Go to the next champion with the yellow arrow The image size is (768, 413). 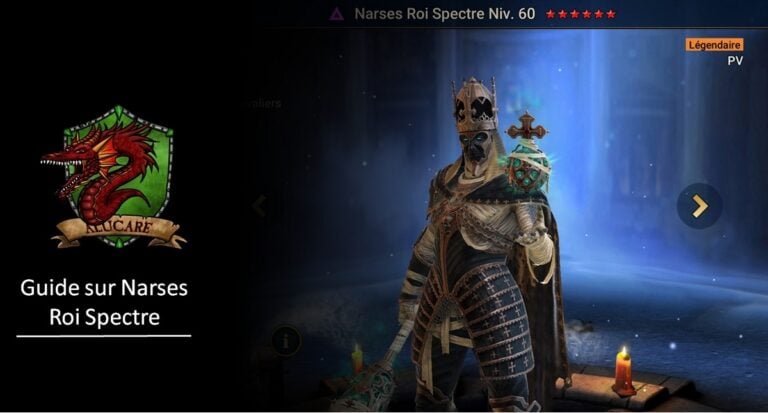coord(699,206)
